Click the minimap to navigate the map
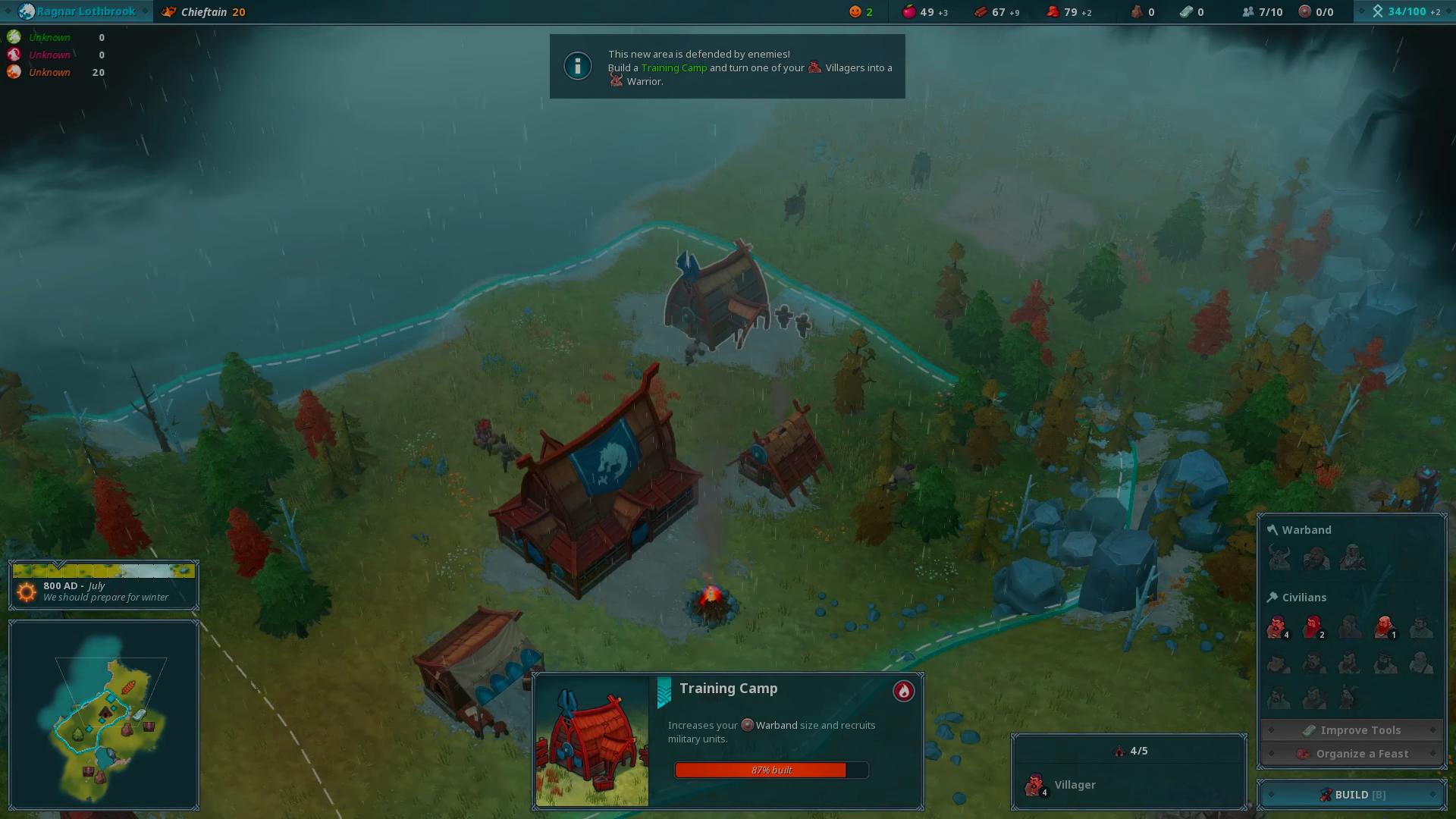The image size is (1456, 819). click(x=104, y=715)
